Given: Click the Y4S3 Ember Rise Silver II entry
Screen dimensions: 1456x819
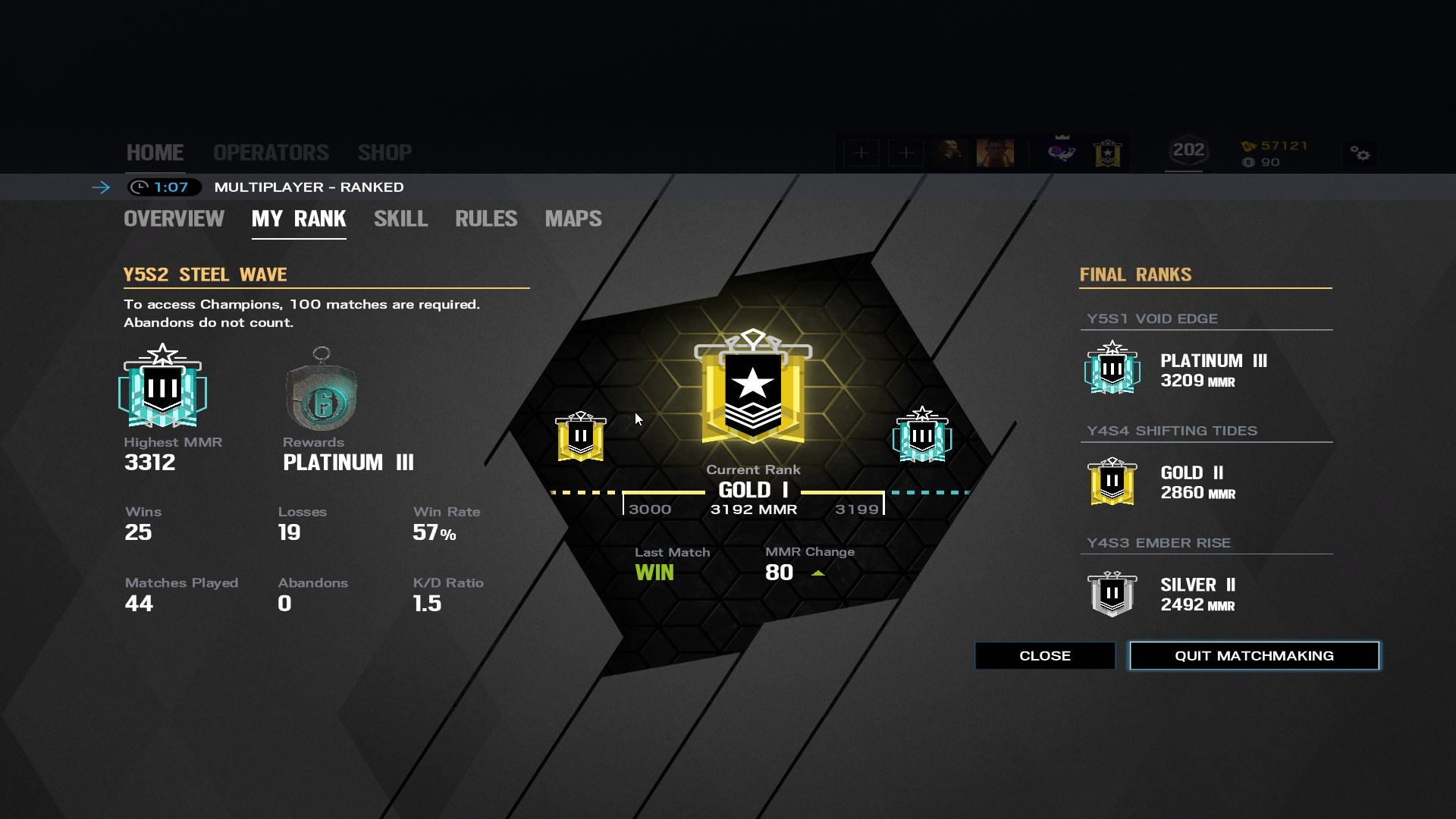Looking at the screenshot, I should [x=1175, y=594].
